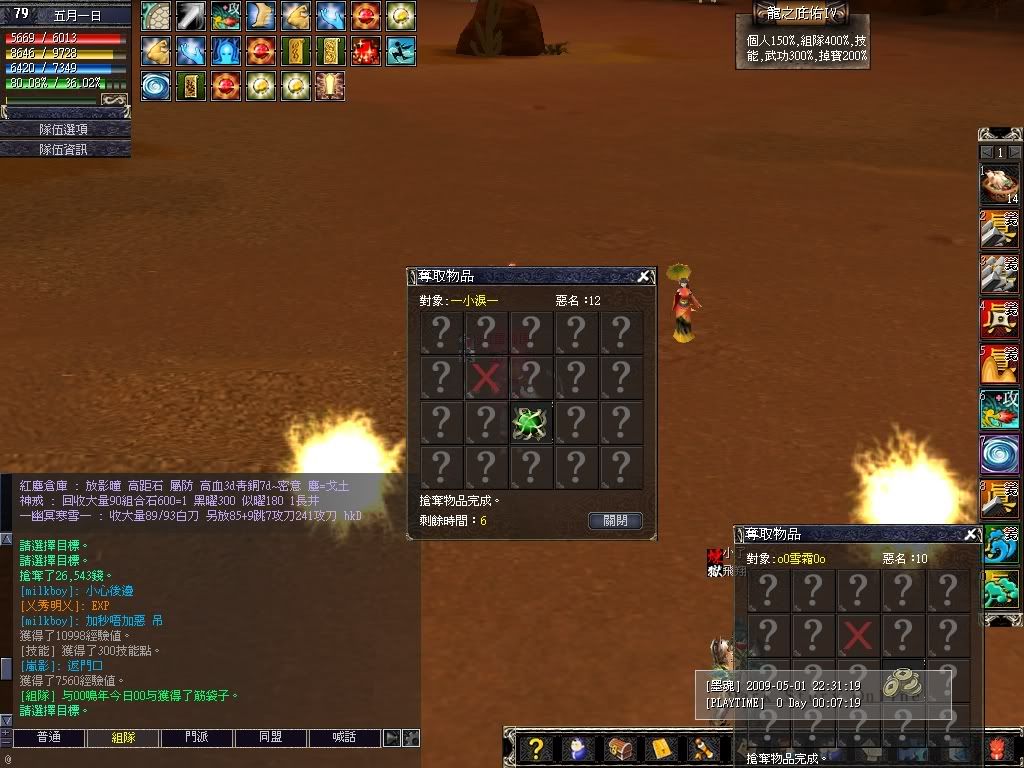Open the yellow book menu icon
1024x768 pixels.
(661, 749)
